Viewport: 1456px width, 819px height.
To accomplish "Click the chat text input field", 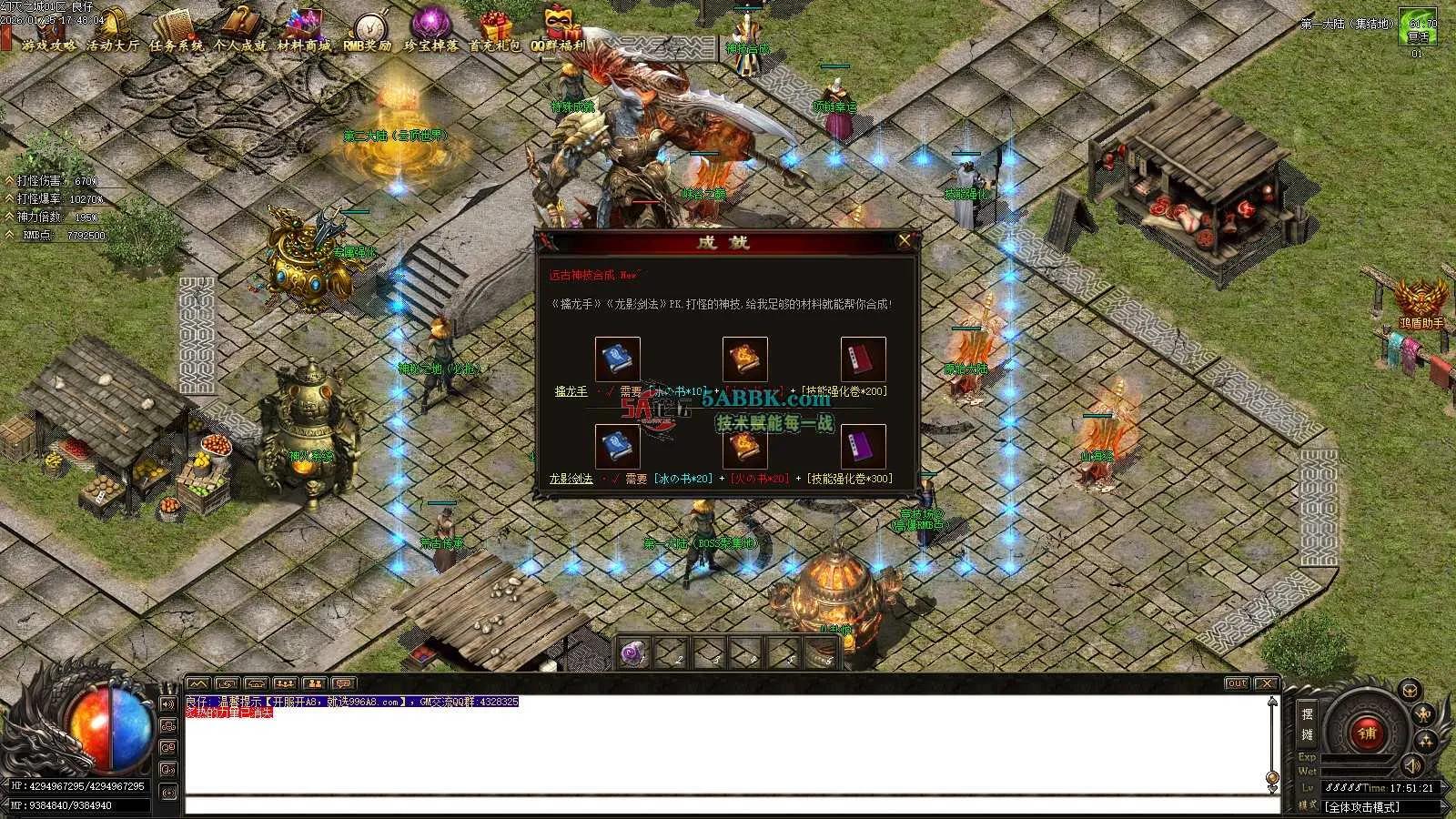I will click(x=728, y=805).
